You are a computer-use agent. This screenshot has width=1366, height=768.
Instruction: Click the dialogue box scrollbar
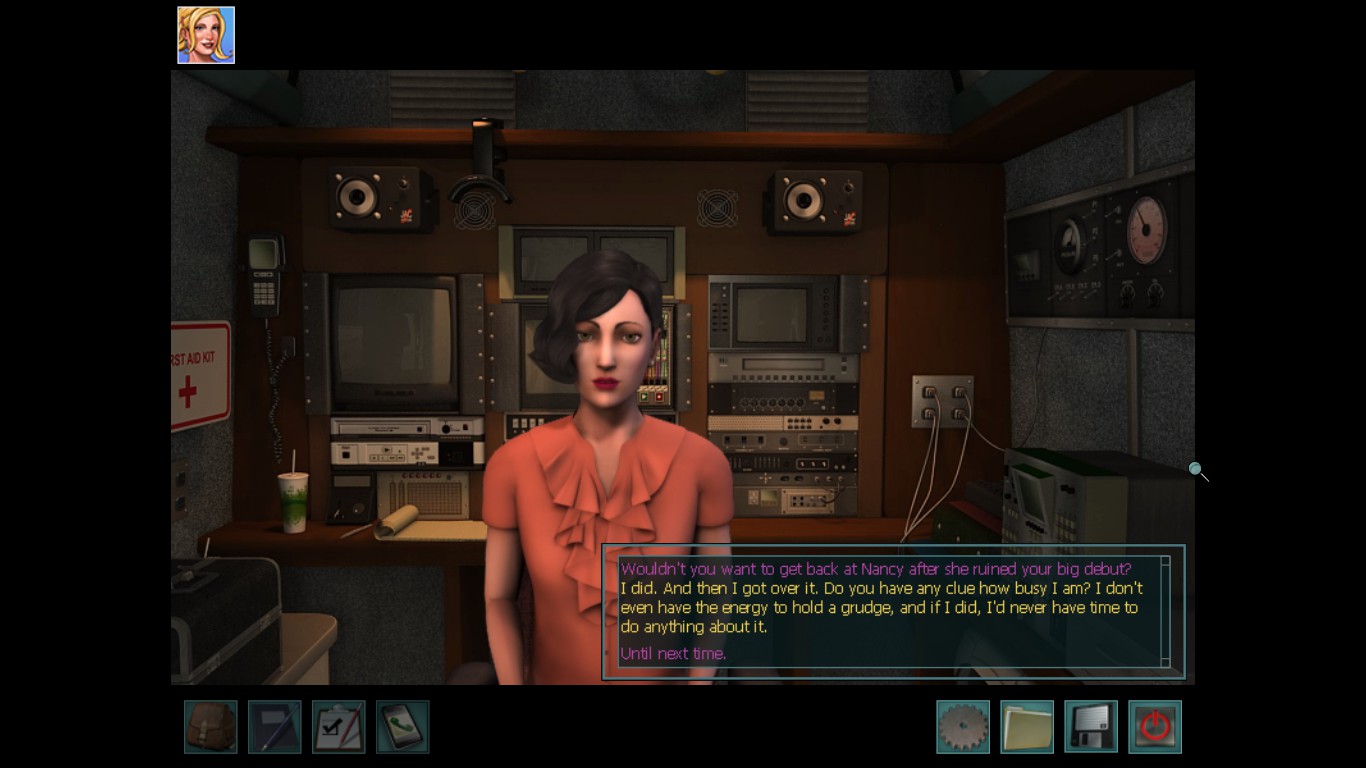coord(1165,611)
